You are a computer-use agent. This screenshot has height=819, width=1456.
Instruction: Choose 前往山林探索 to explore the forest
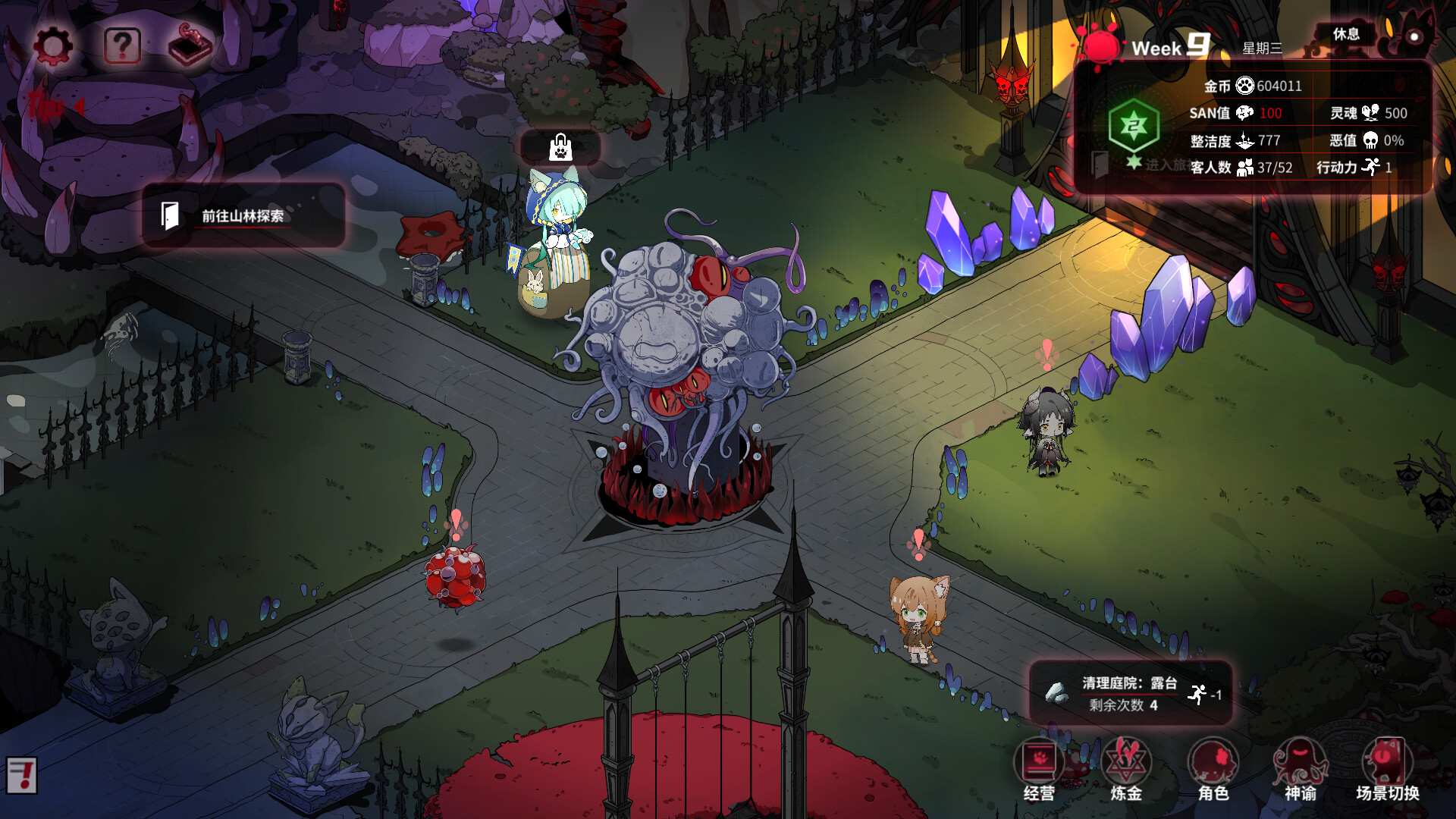click(243, 216)
